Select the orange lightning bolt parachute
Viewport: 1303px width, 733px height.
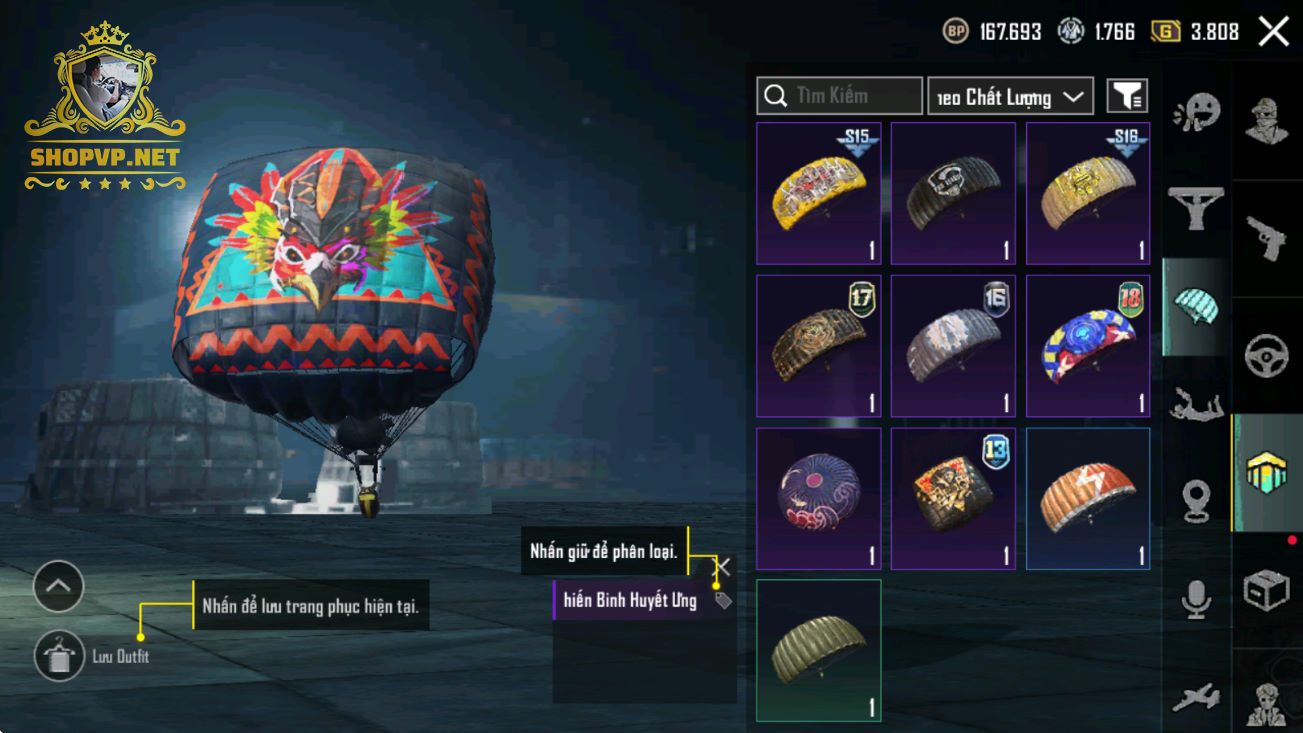[1088, 499]
